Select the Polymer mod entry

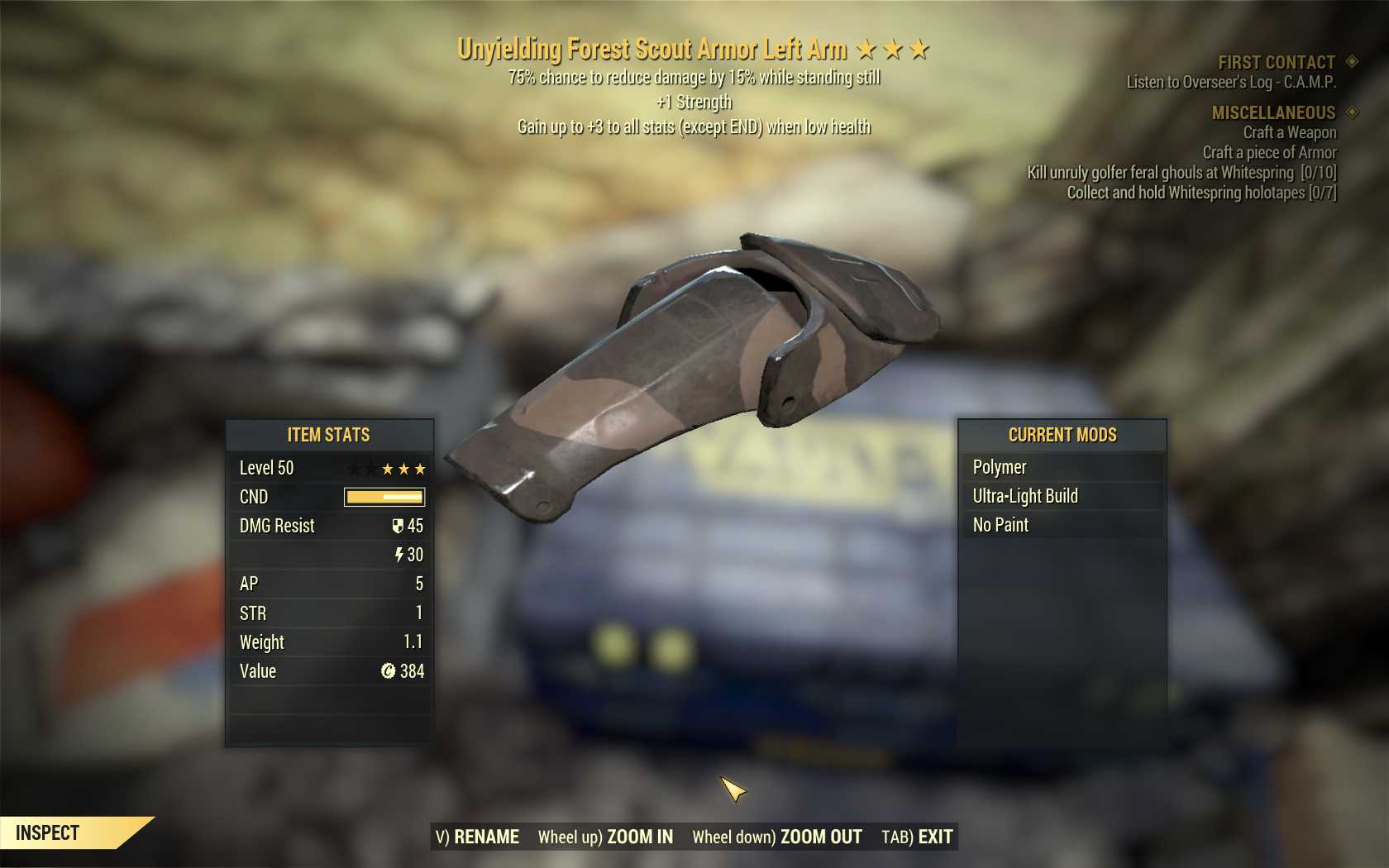(x=1062, y=467)
